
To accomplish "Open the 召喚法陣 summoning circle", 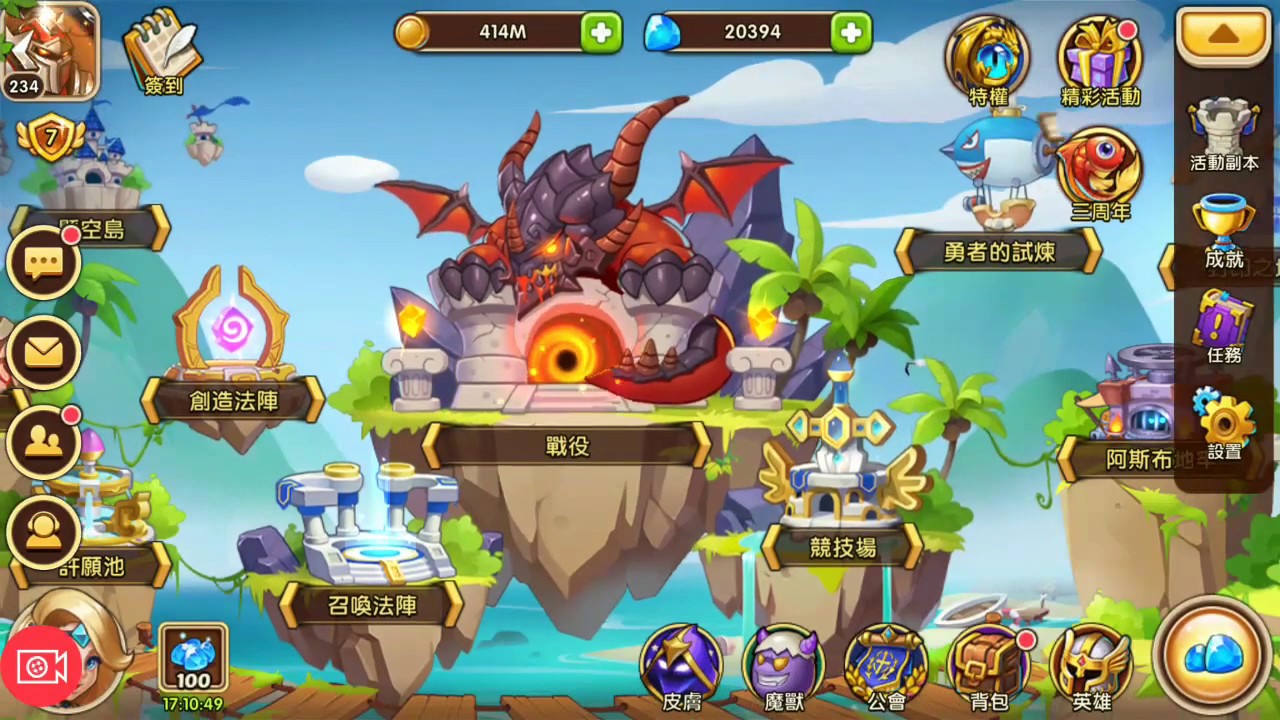I will point(372,604).
